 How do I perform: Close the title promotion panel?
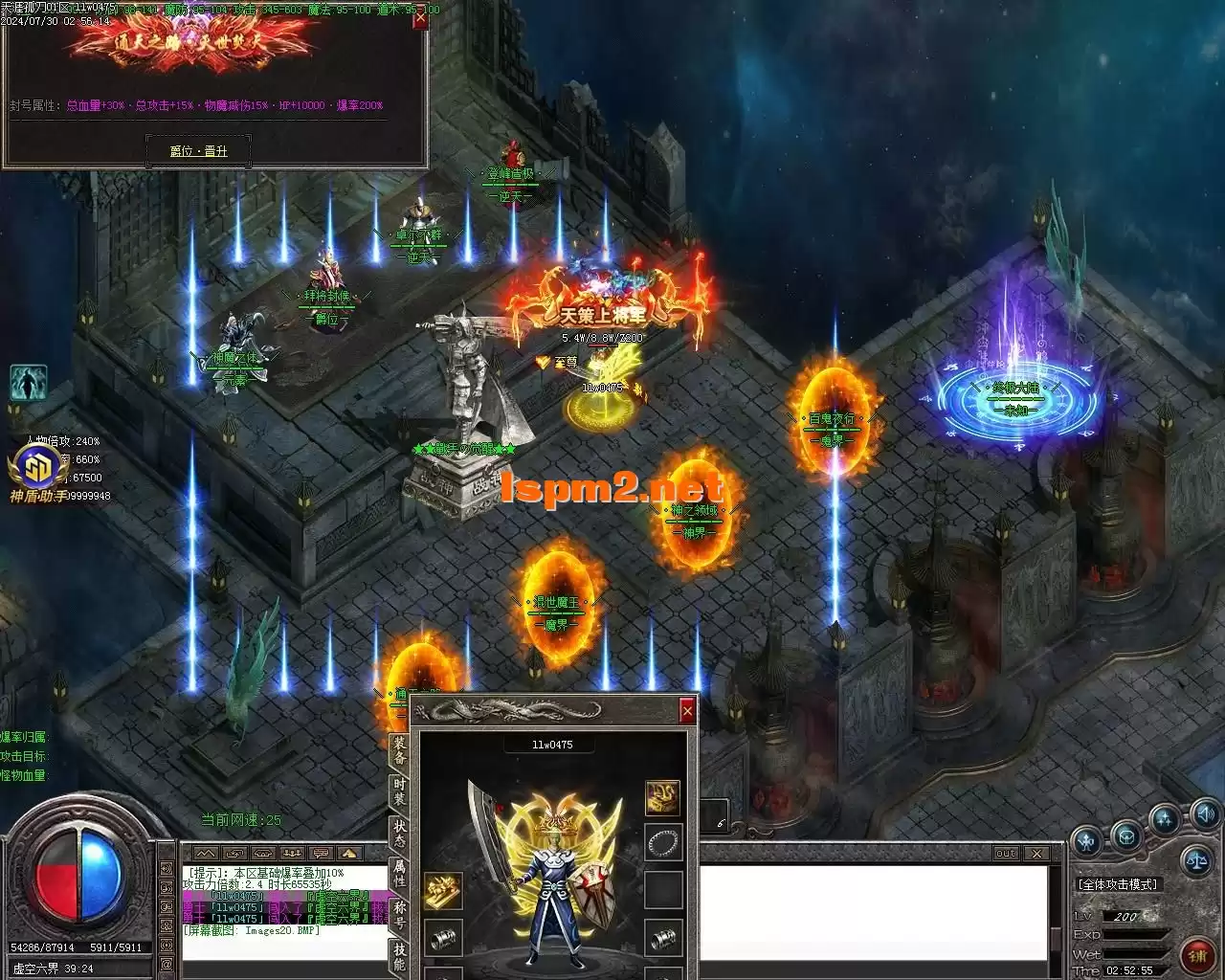tap(419, 19)
